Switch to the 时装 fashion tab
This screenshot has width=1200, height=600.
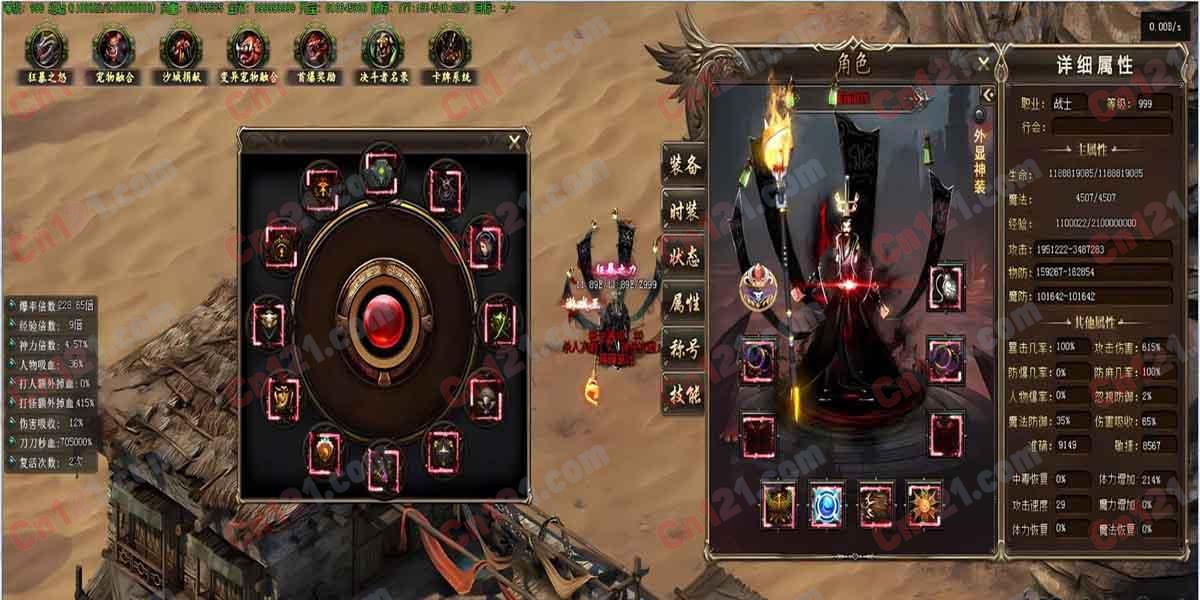tap(685, 210)
